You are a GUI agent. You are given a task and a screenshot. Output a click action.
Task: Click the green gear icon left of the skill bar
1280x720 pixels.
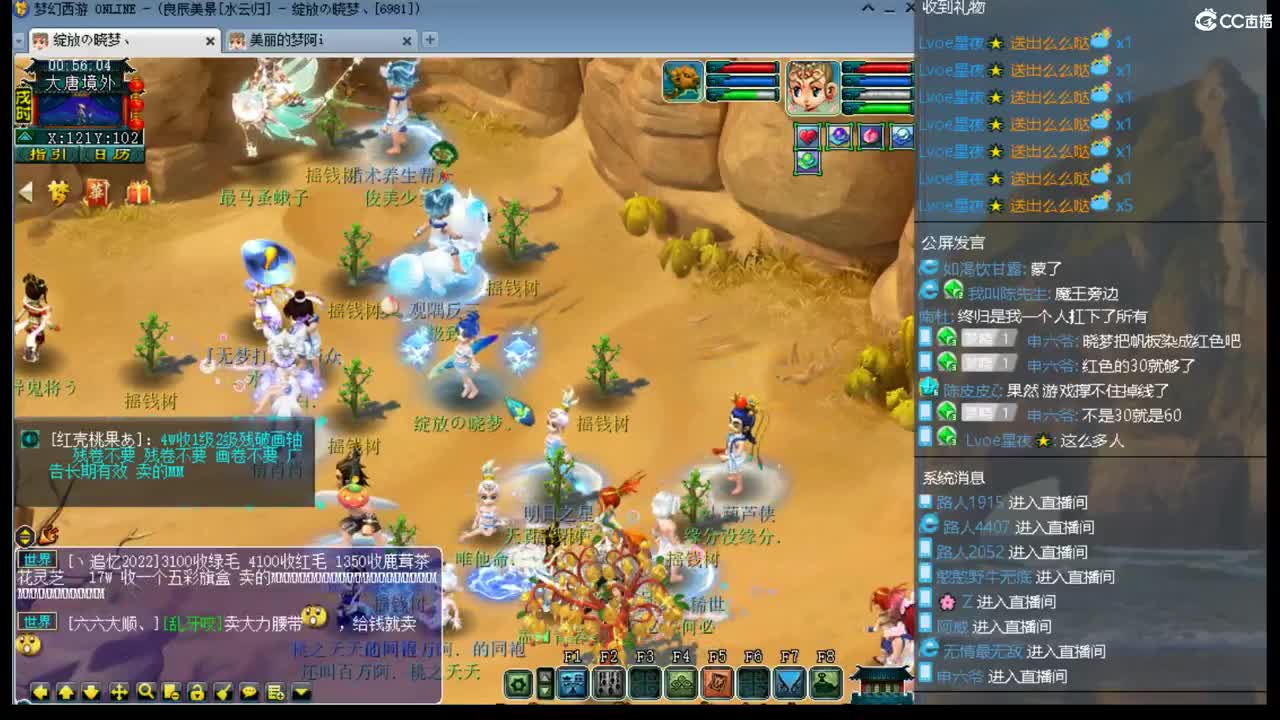(519, 686)
